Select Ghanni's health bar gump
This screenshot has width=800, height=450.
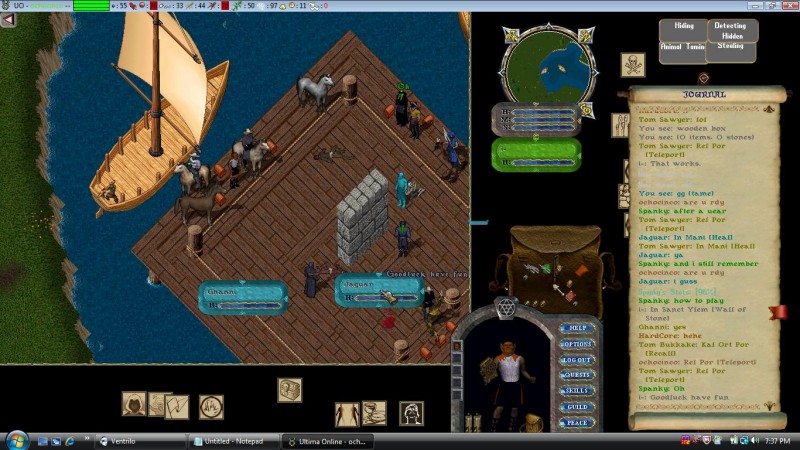coord(242,295)
